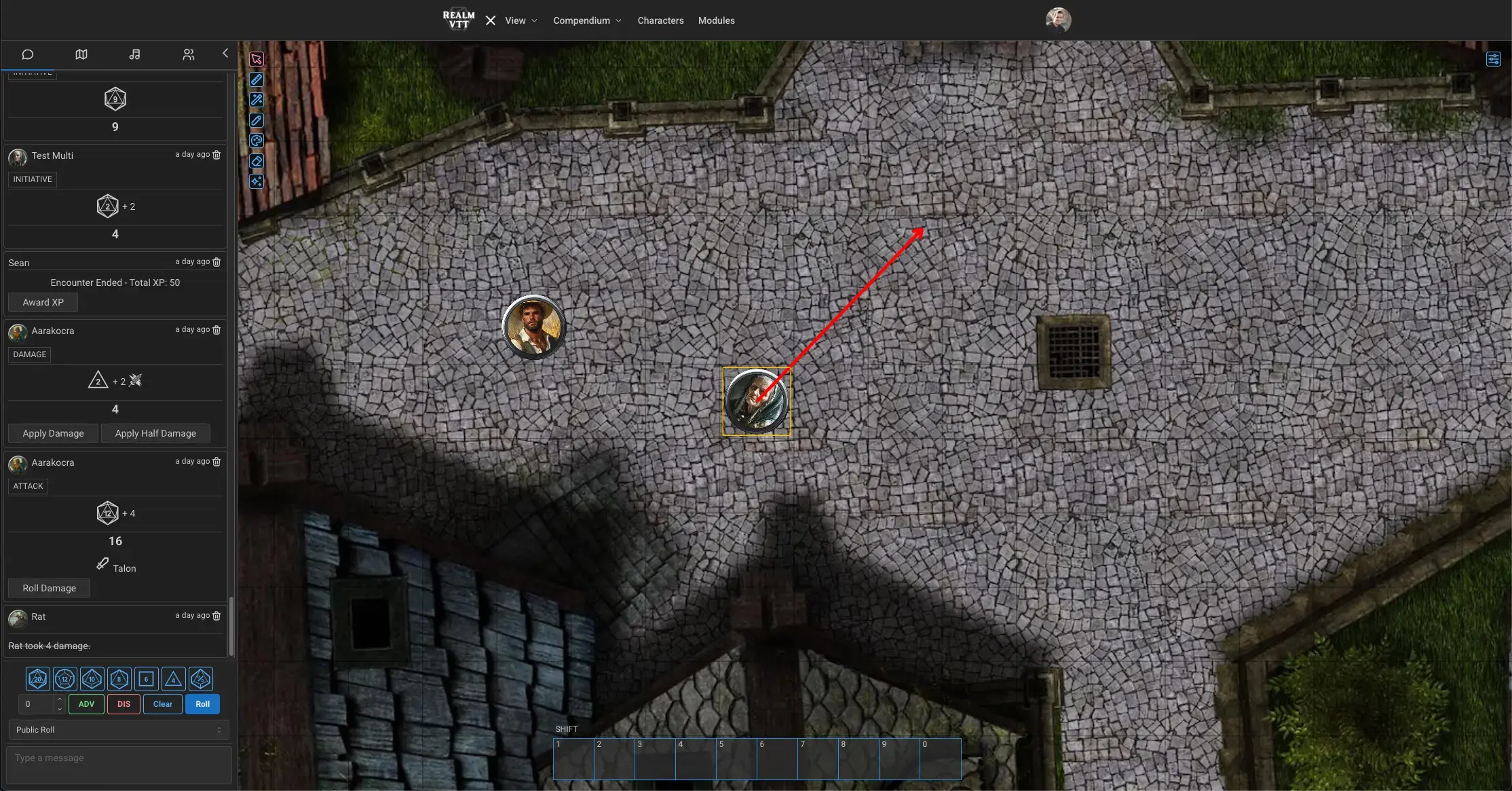Enable advantage with the ADV toggle
Screen dimensions: 1512x791
pos(86,704)
